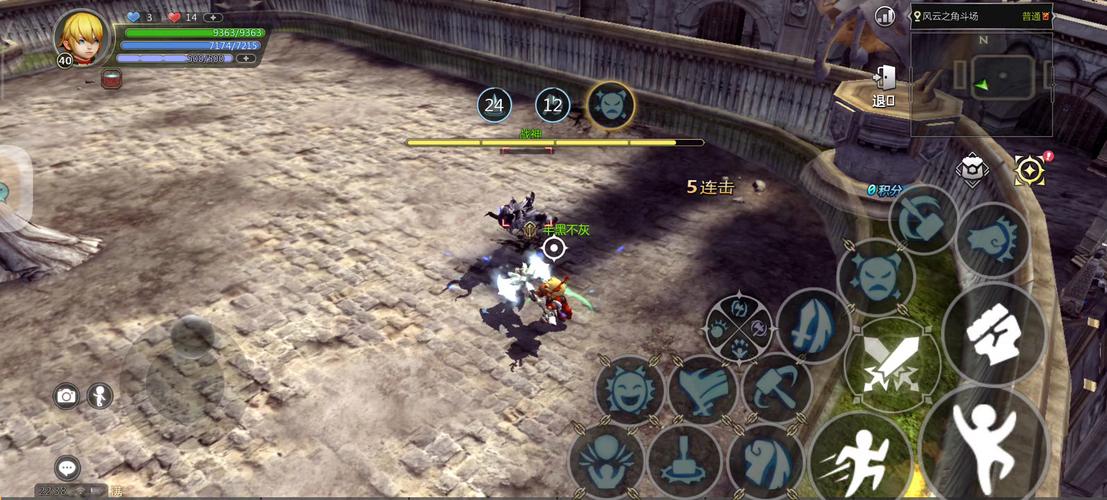Perform the crossed-swords basic attack

(891, 365)
